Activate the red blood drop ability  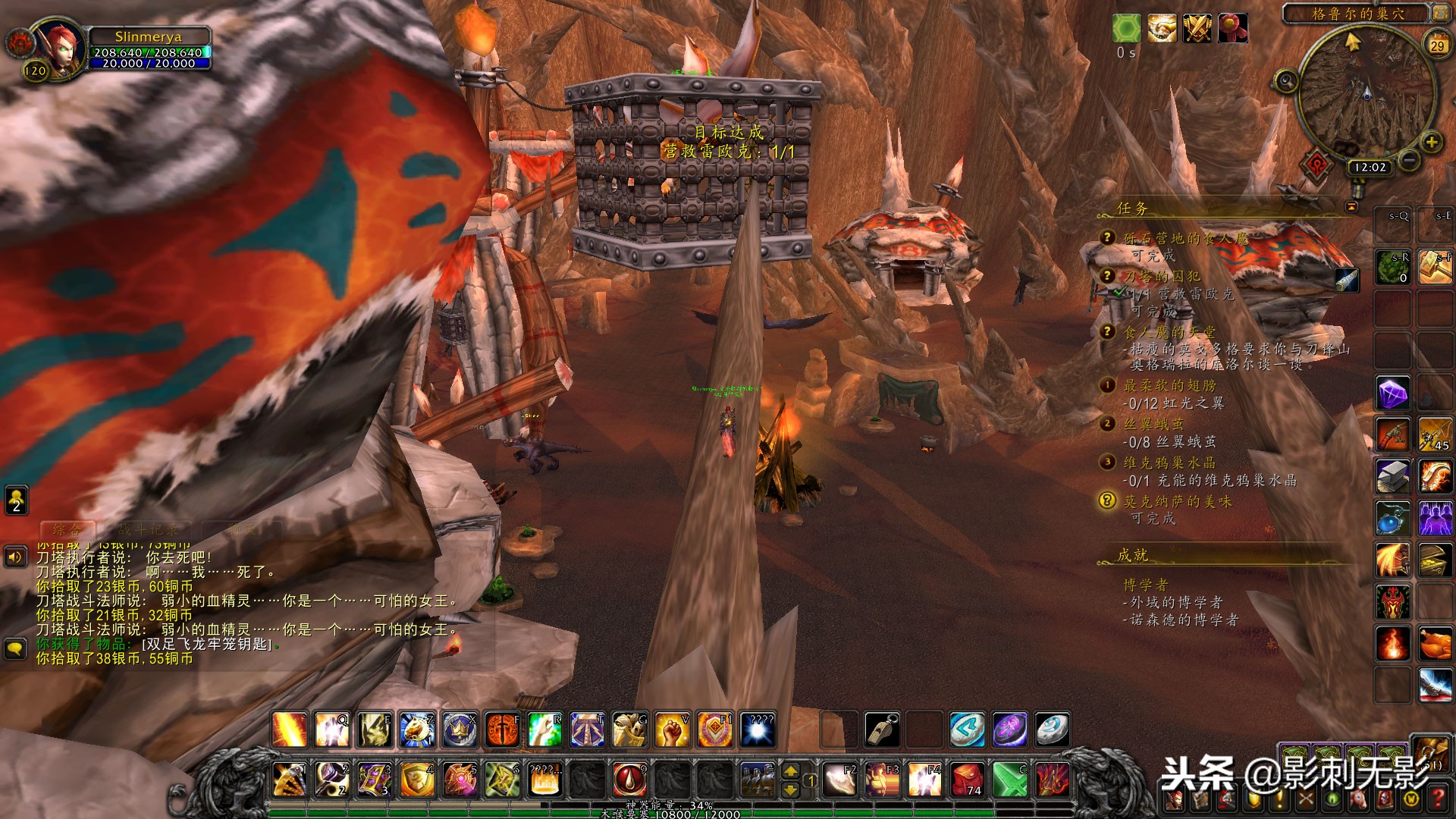point(629,779)
